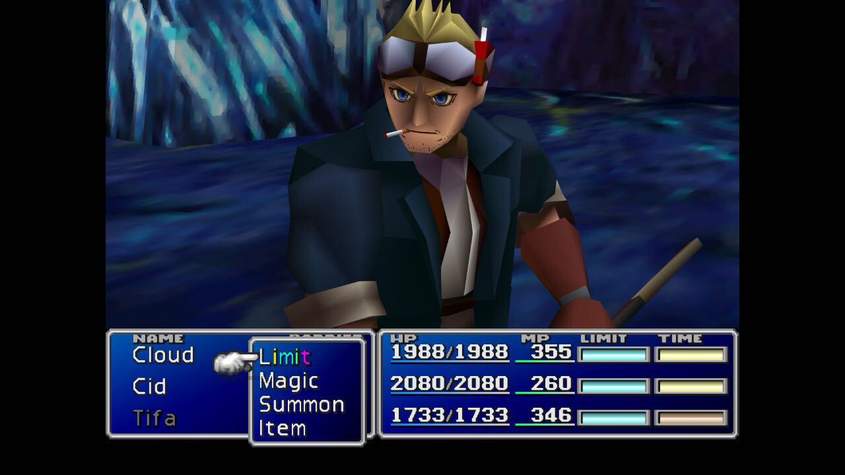This screenshot has height=475, width=845.
Task: Select the Limit command
Action: coord(284,356)
